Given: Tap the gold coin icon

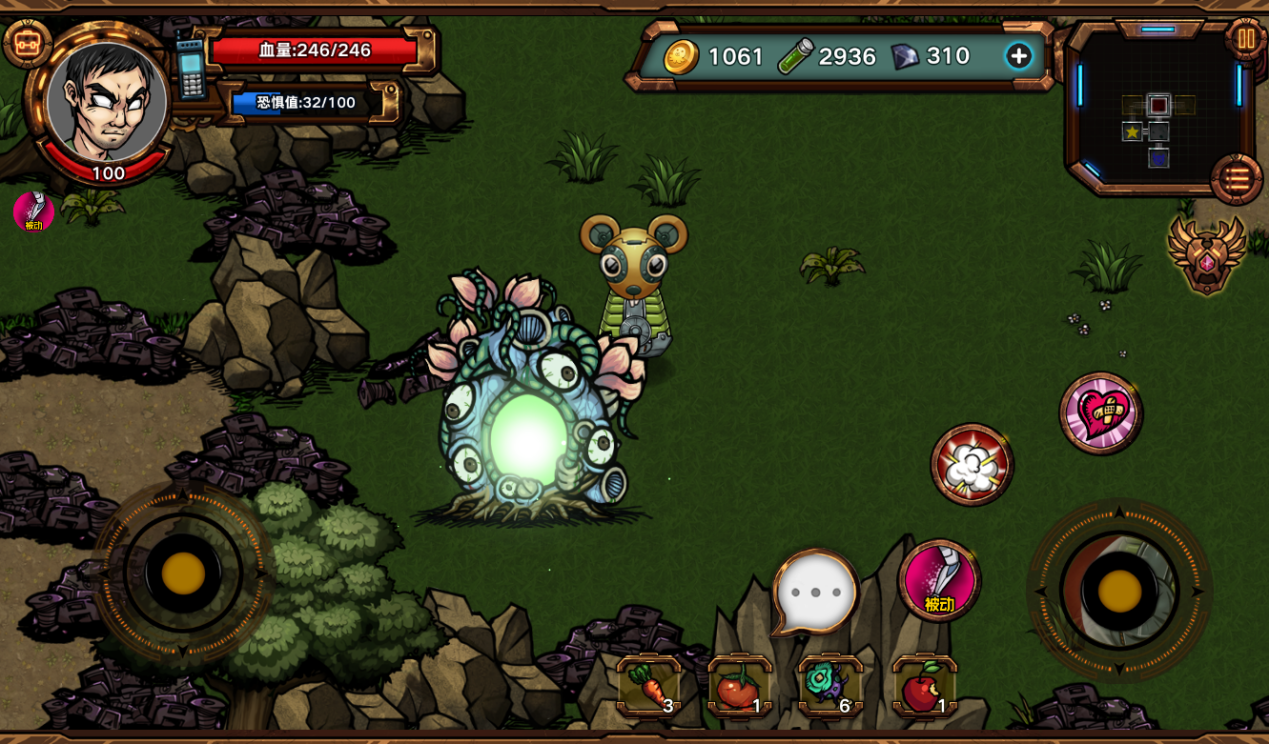Looking at the screenshot, I should [x=681, y=57].
